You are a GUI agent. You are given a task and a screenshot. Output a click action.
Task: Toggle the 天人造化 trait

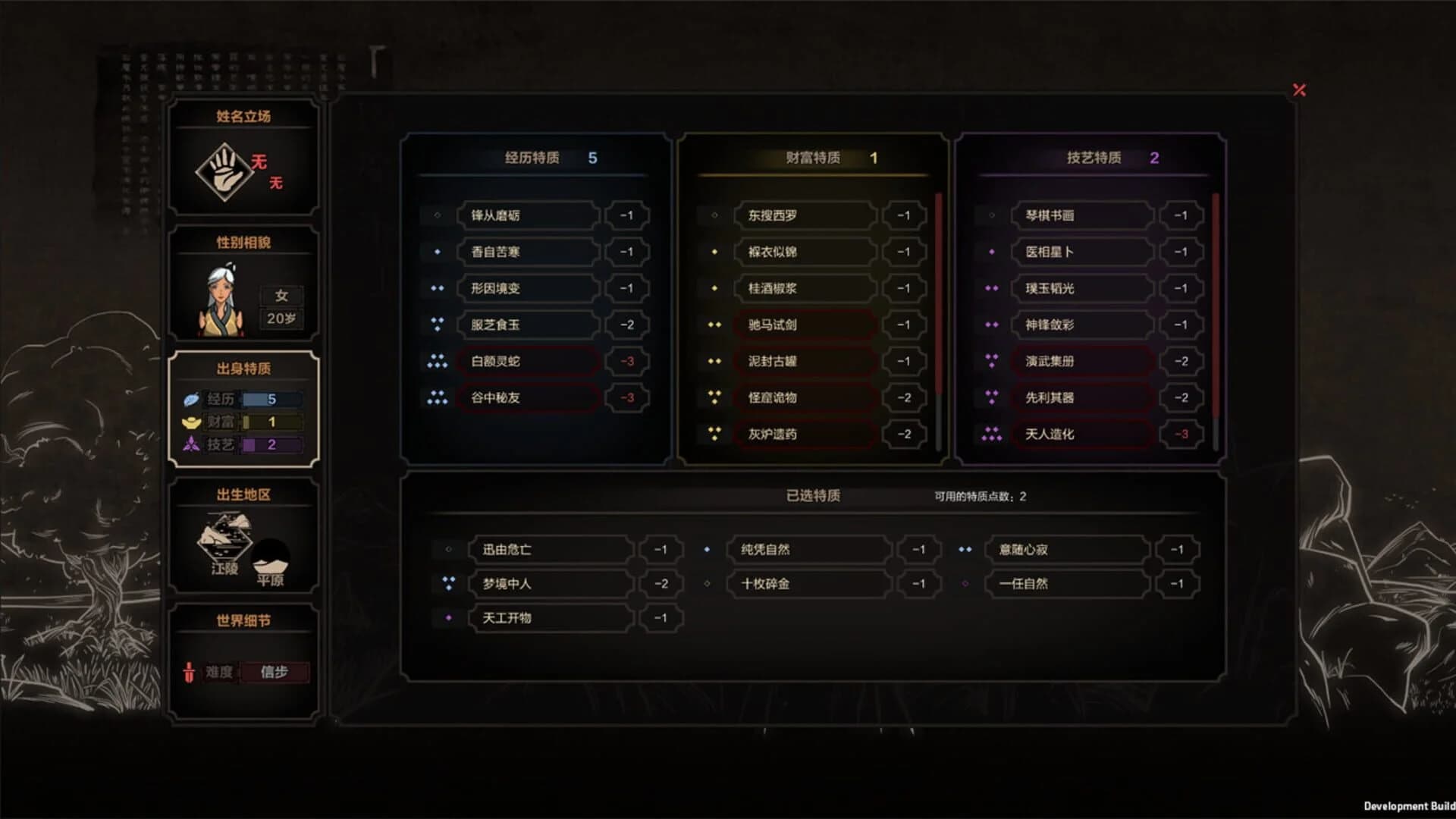tap(1082, 435)
